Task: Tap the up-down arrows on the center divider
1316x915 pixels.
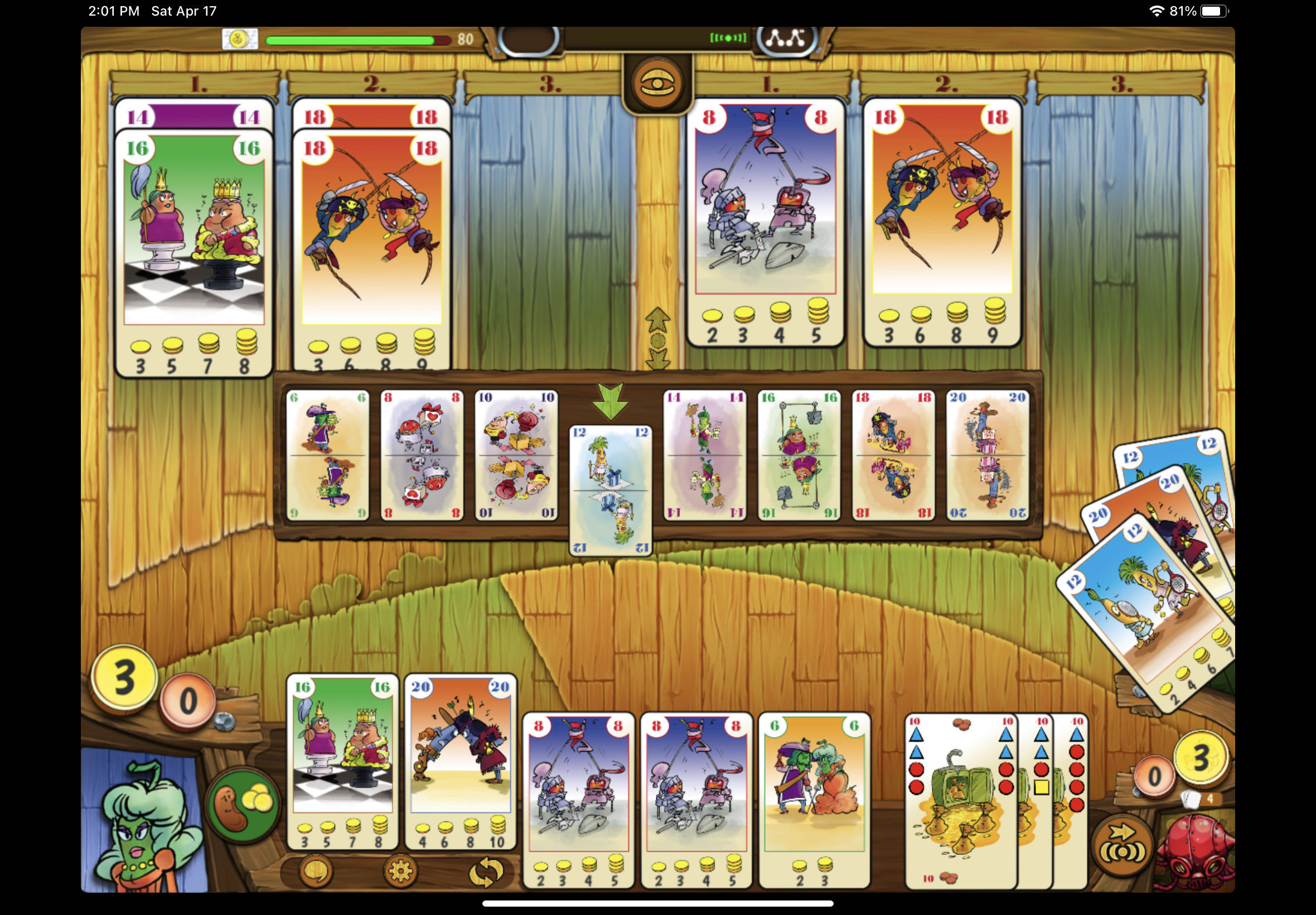Action: click(657, 338)
